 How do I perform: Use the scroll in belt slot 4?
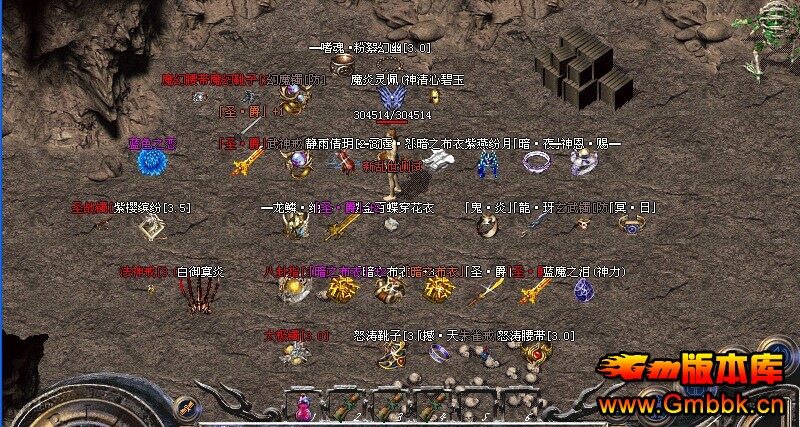tap(432, 408)
